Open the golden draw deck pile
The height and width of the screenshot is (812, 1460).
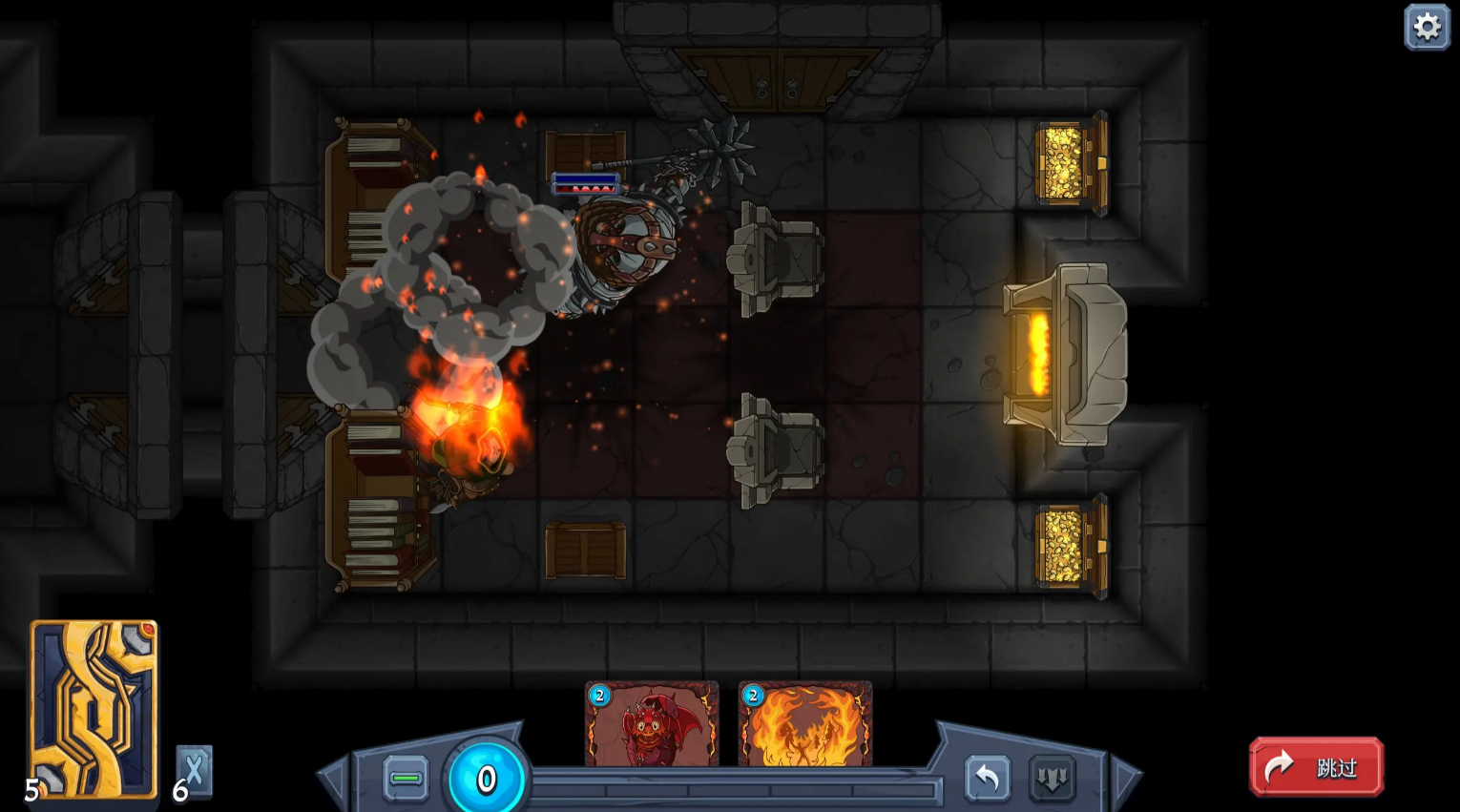94,709
